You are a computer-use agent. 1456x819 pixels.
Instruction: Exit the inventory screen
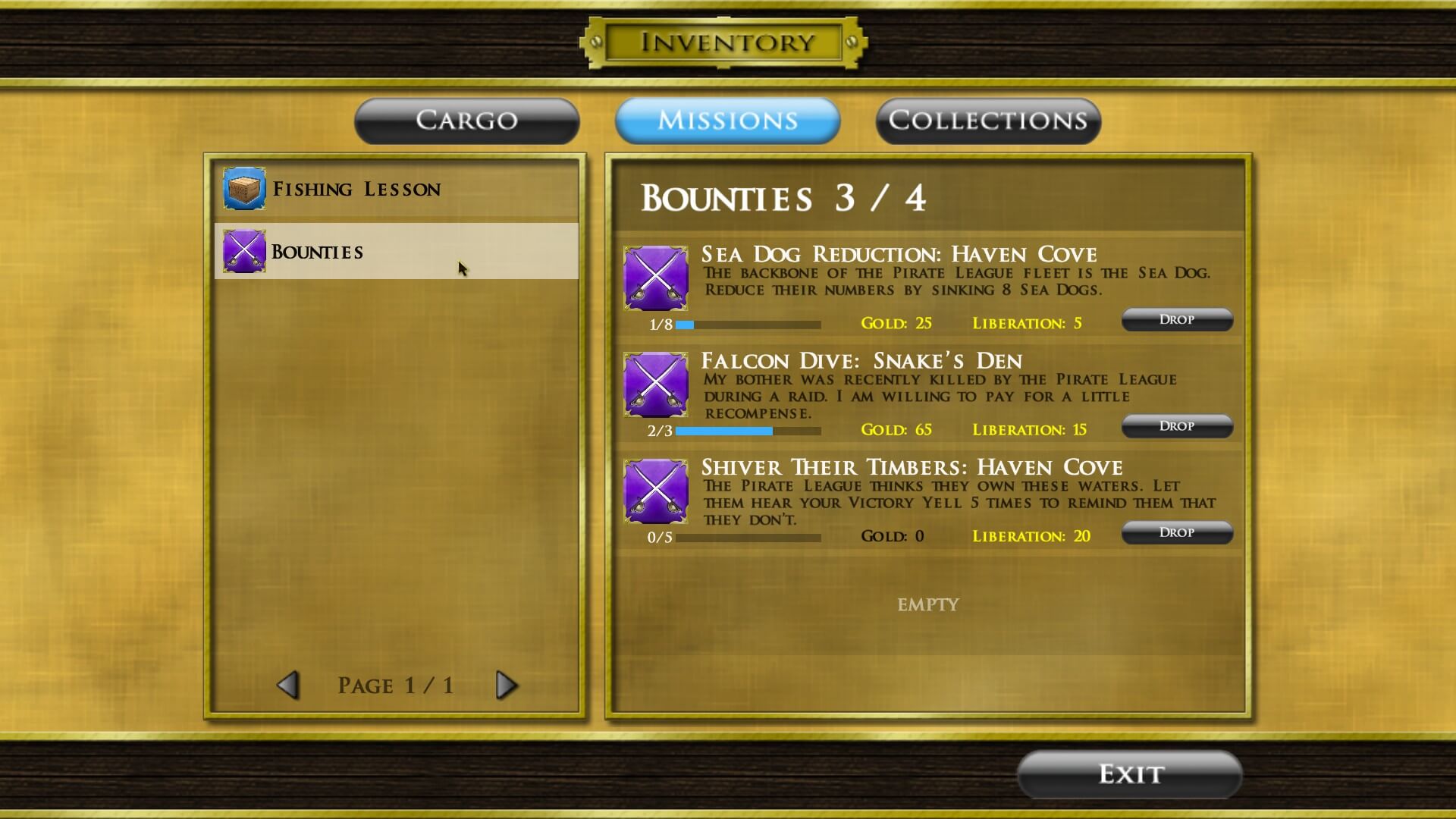1129,774
